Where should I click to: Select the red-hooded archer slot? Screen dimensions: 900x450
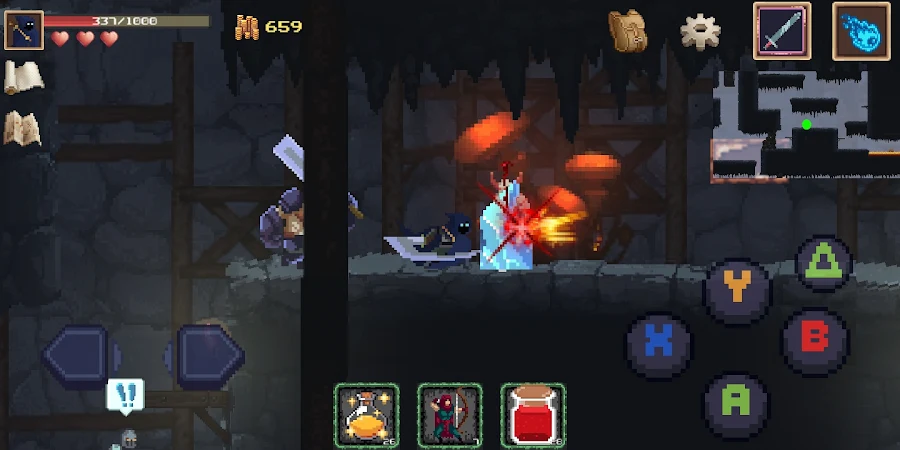[x=450, y=414]
